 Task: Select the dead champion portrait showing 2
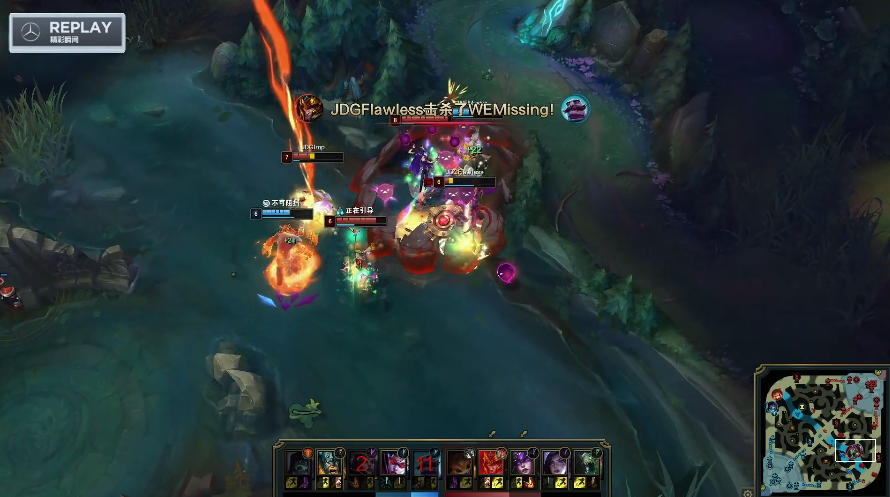click(x=361, y=463)
